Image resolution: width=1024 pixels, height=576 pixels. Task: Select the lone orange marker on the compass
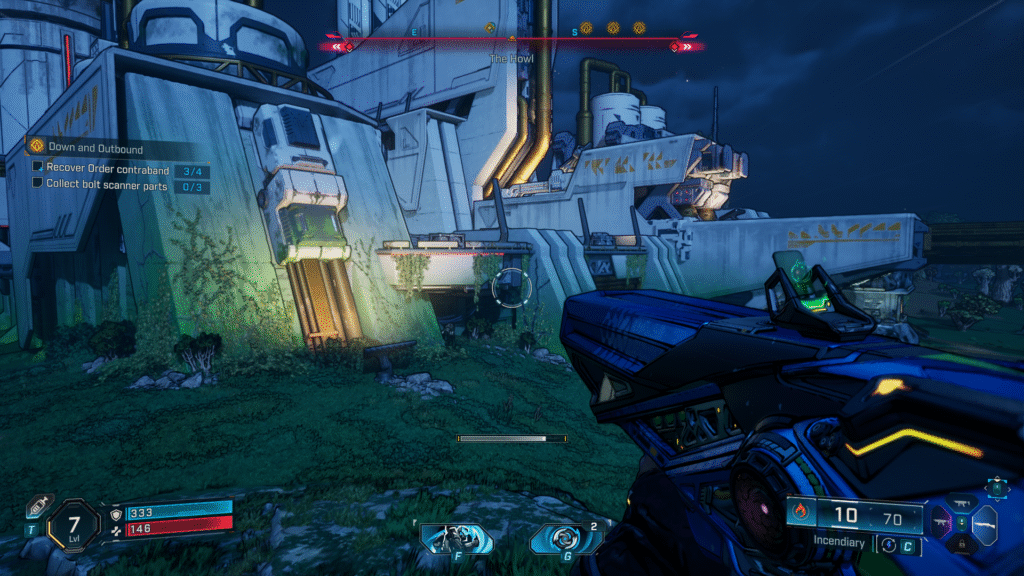(x=489, y=28)
